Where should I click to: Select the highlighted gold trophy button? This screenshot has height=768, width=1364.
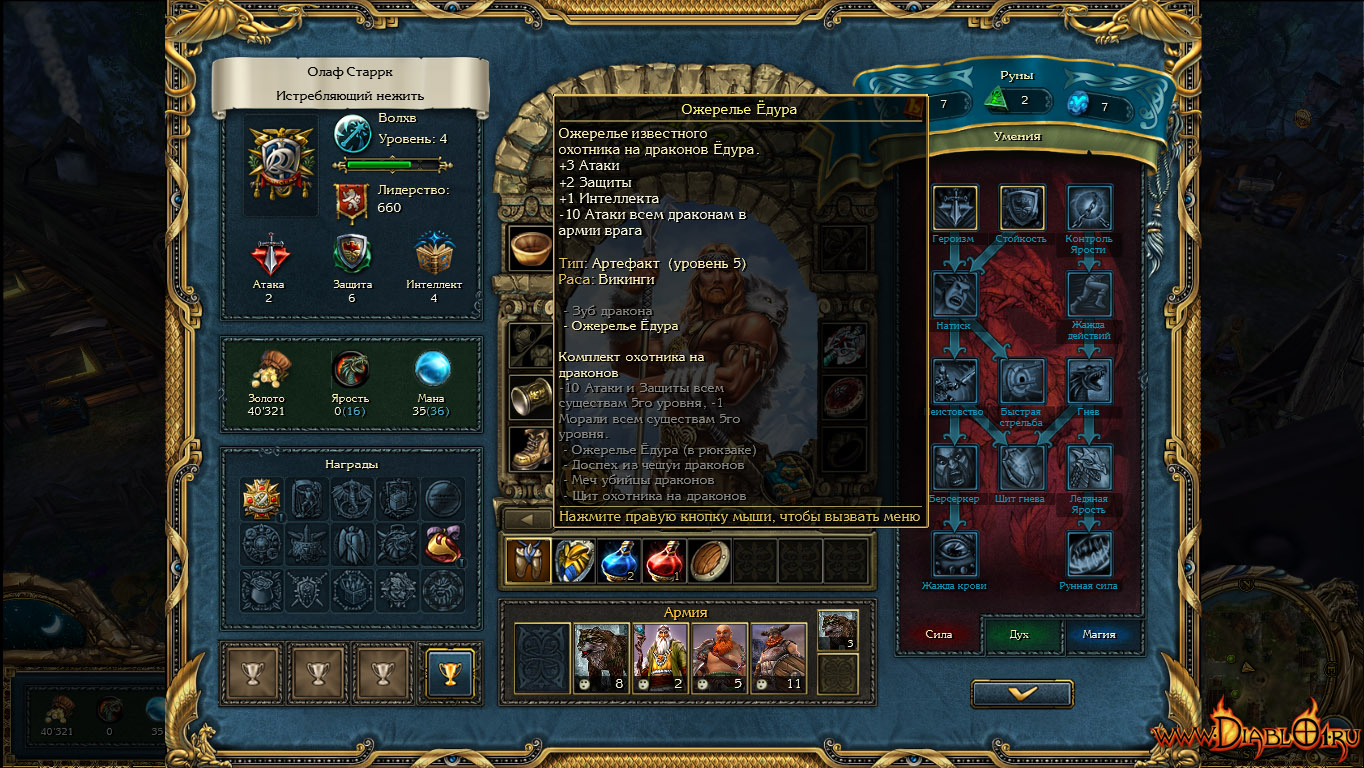[449, 672]
